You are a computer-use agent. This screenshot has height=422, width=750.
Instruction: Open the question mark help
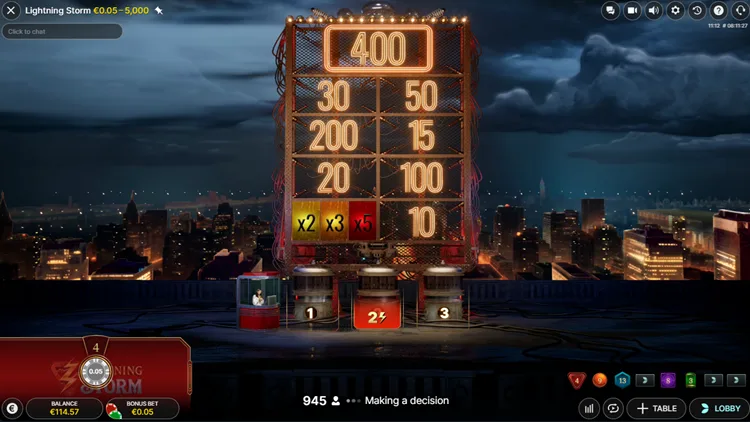(718, 10)
